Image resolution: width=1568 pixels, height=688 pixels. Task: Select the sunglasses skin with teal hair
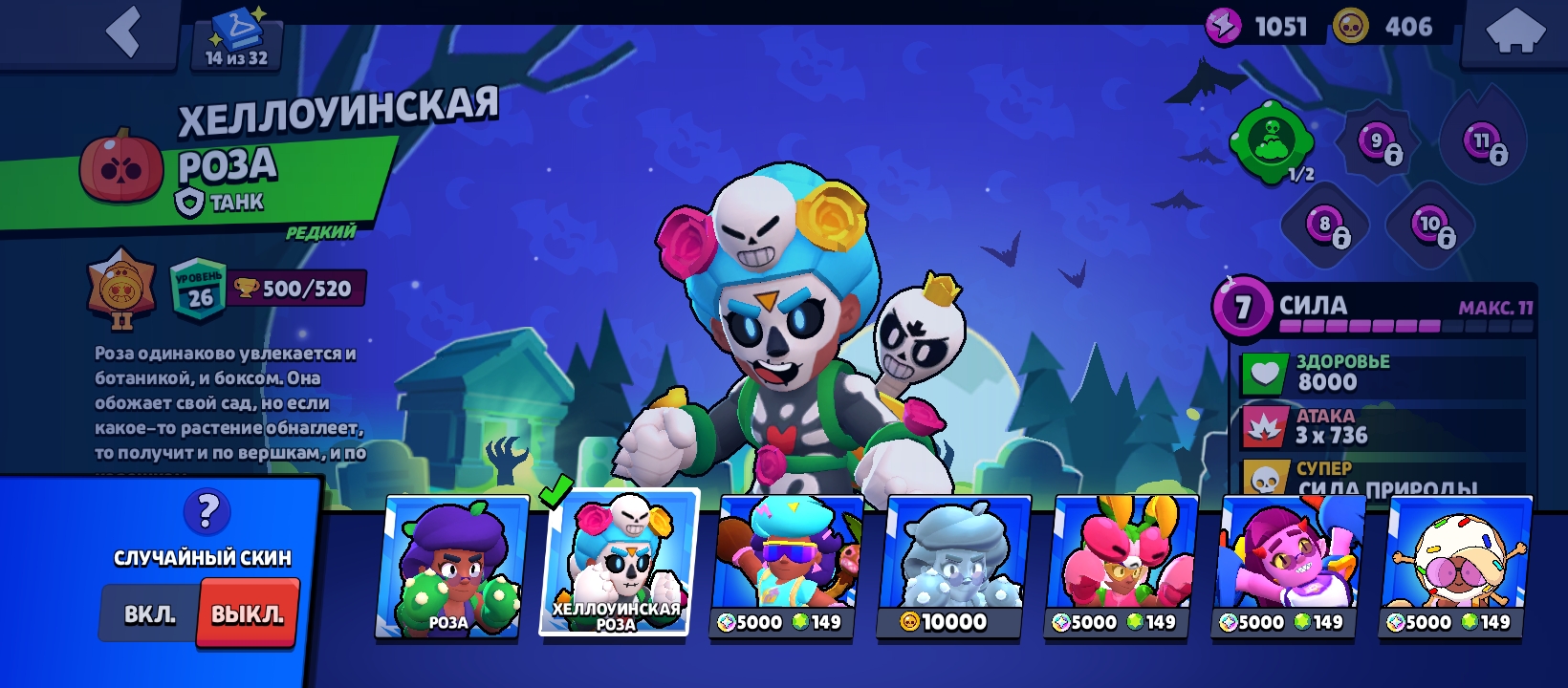(x=786, y=567)
